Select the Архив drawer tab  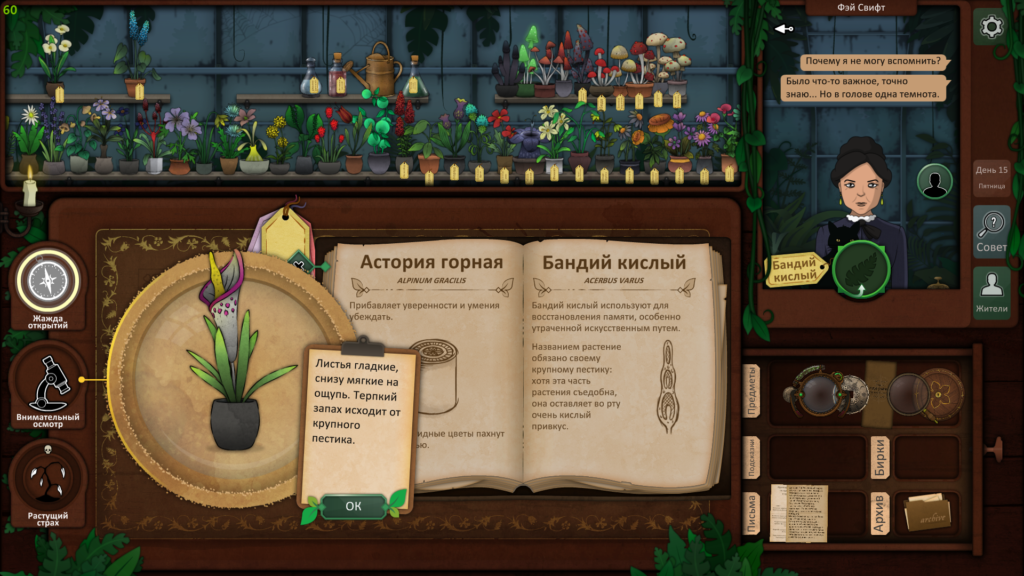point(879,512)
